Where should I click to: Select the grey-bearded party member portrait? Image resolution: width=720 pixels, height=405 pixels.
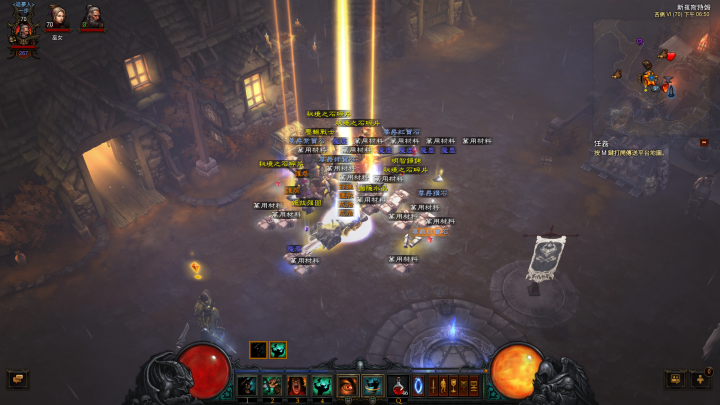point(92,17)
